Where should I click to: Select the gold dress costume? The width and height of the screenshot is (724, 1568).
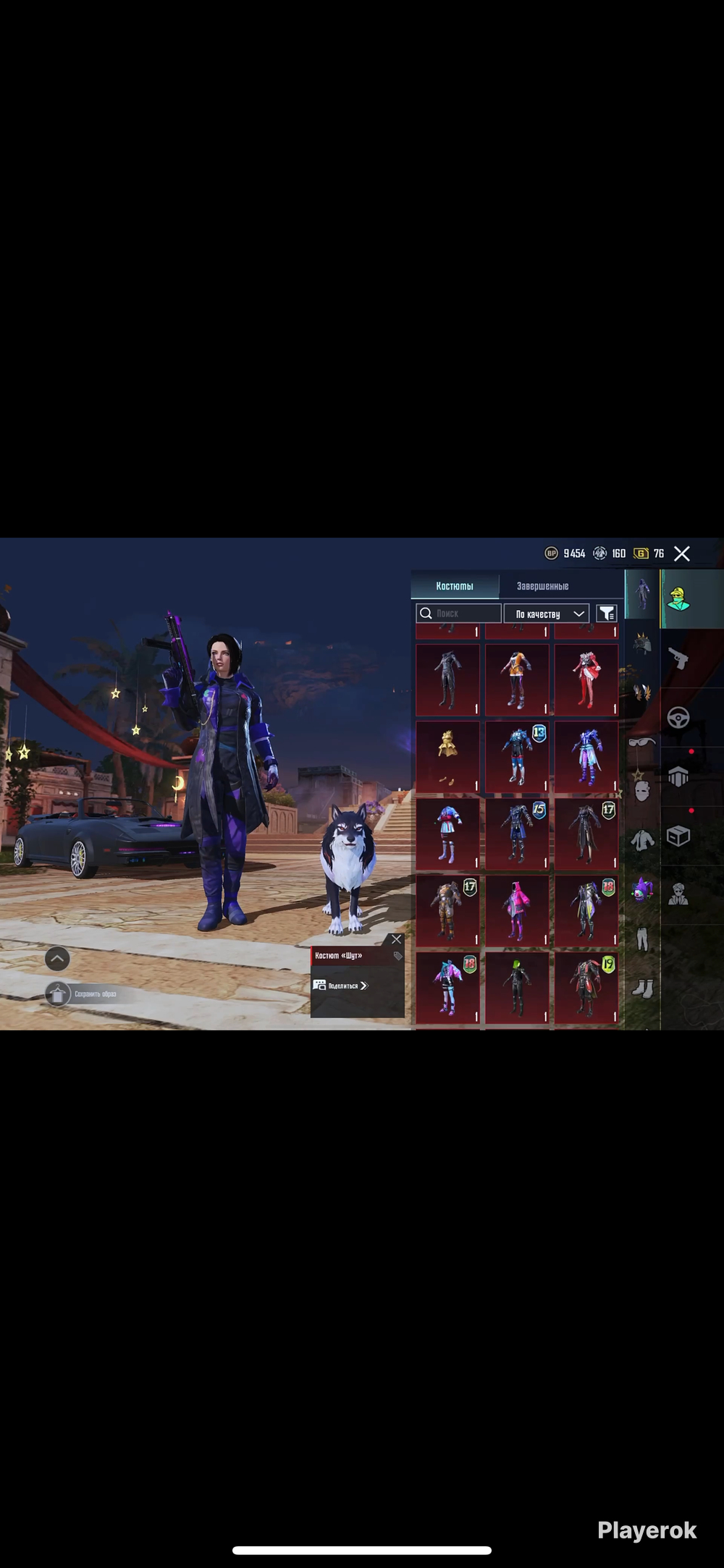447,755
